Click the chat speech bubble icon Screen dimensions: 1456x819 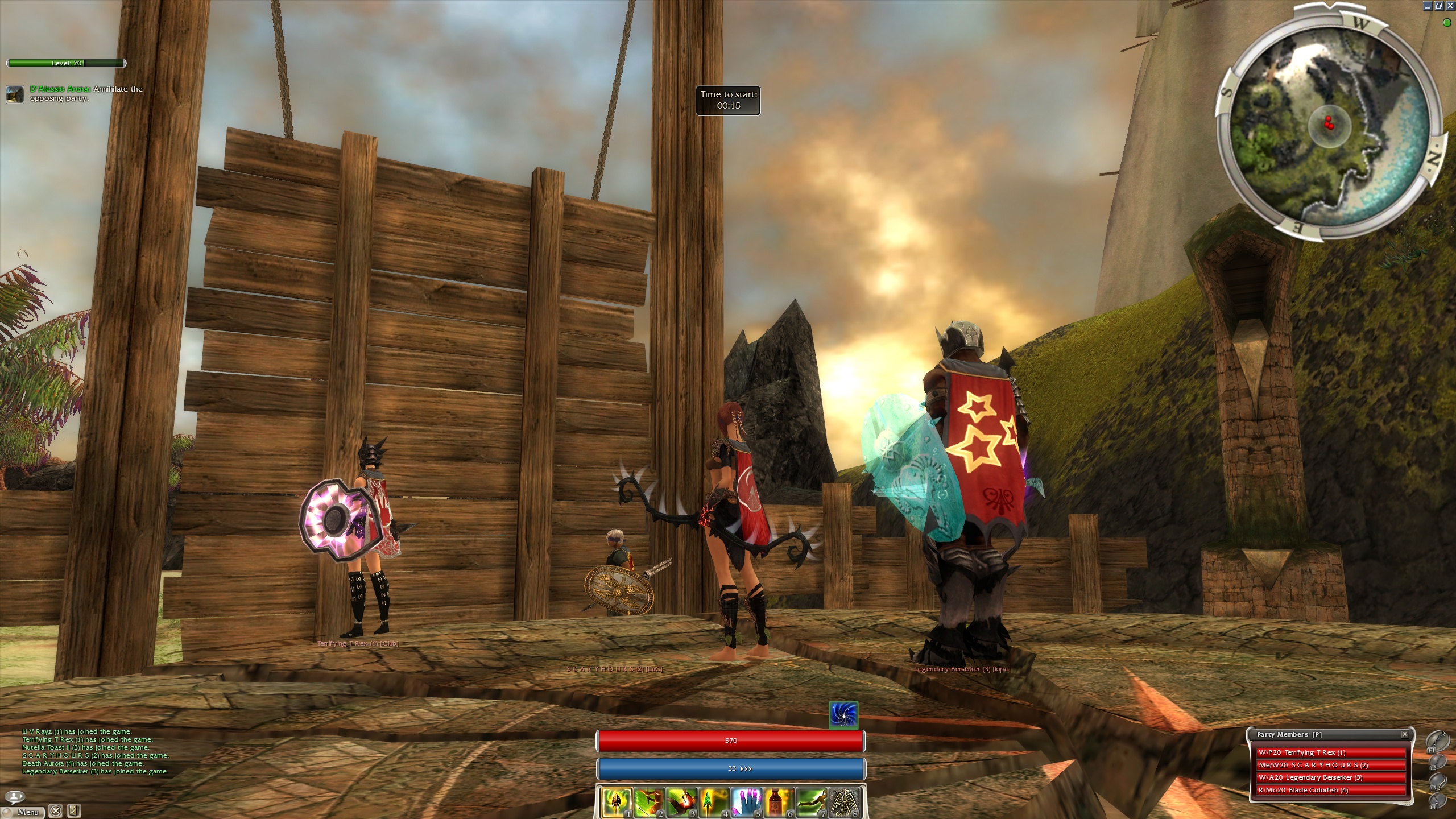[x=15, y=796]
